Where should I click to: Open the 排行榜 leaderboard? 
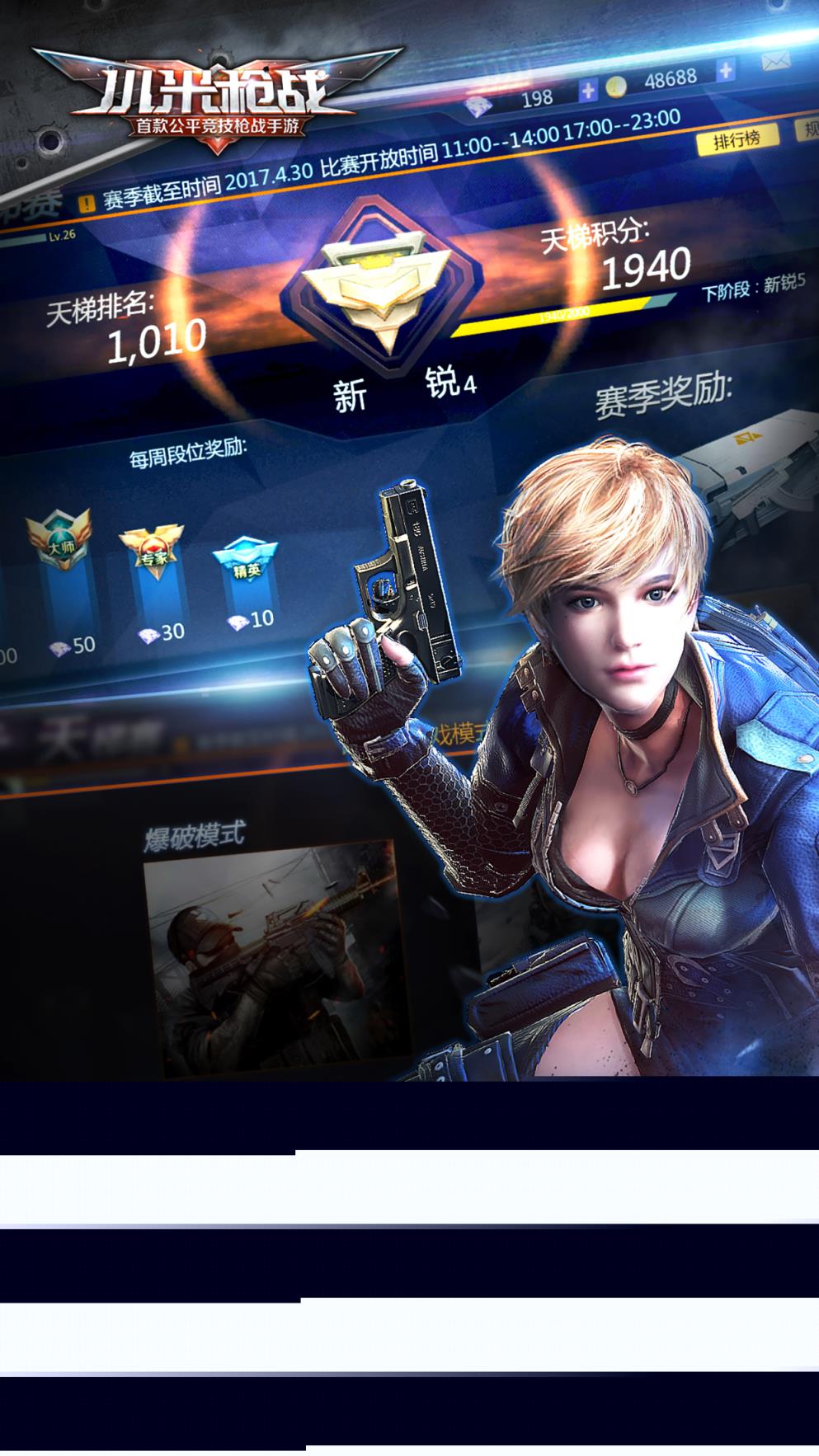(x=737, y=140)
